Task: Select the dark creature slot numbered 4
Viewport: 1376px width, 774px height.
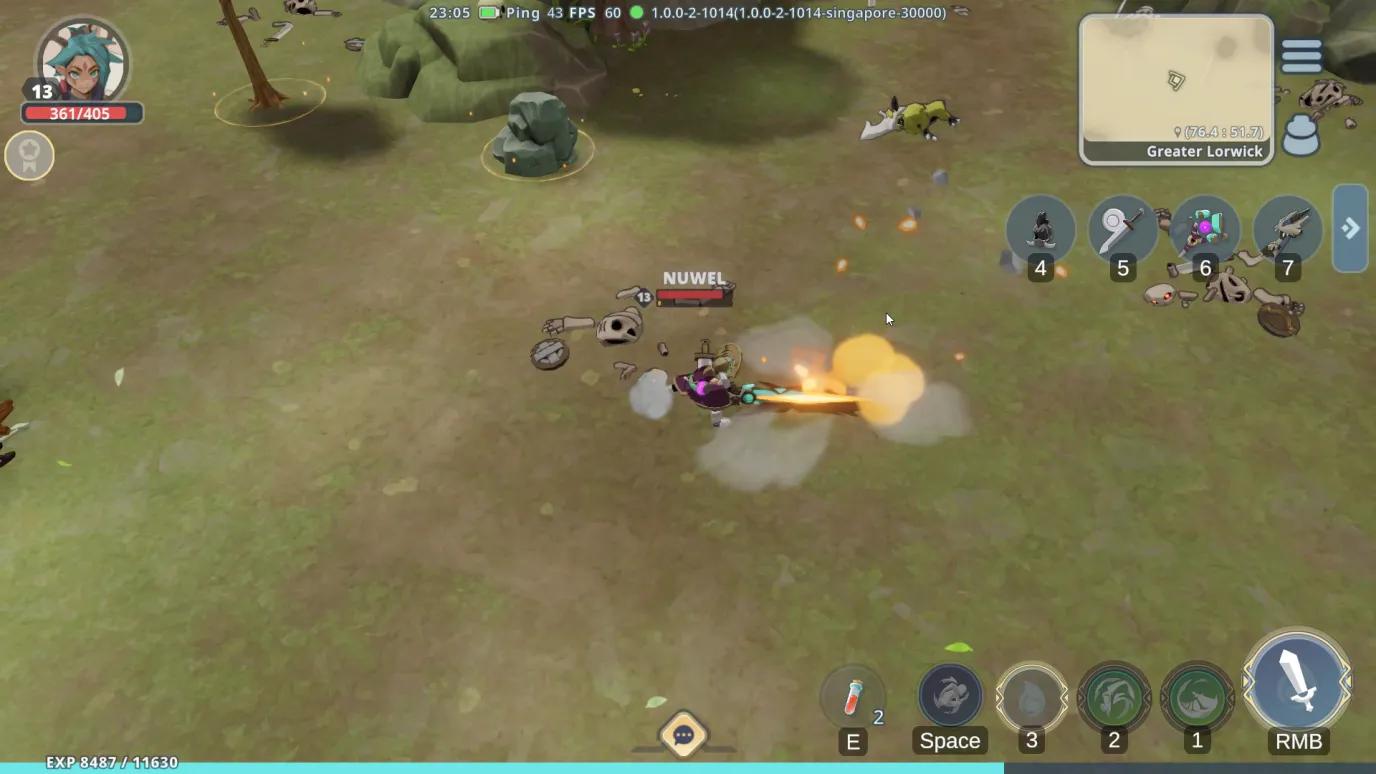Action: click(x=1041, y=231)
